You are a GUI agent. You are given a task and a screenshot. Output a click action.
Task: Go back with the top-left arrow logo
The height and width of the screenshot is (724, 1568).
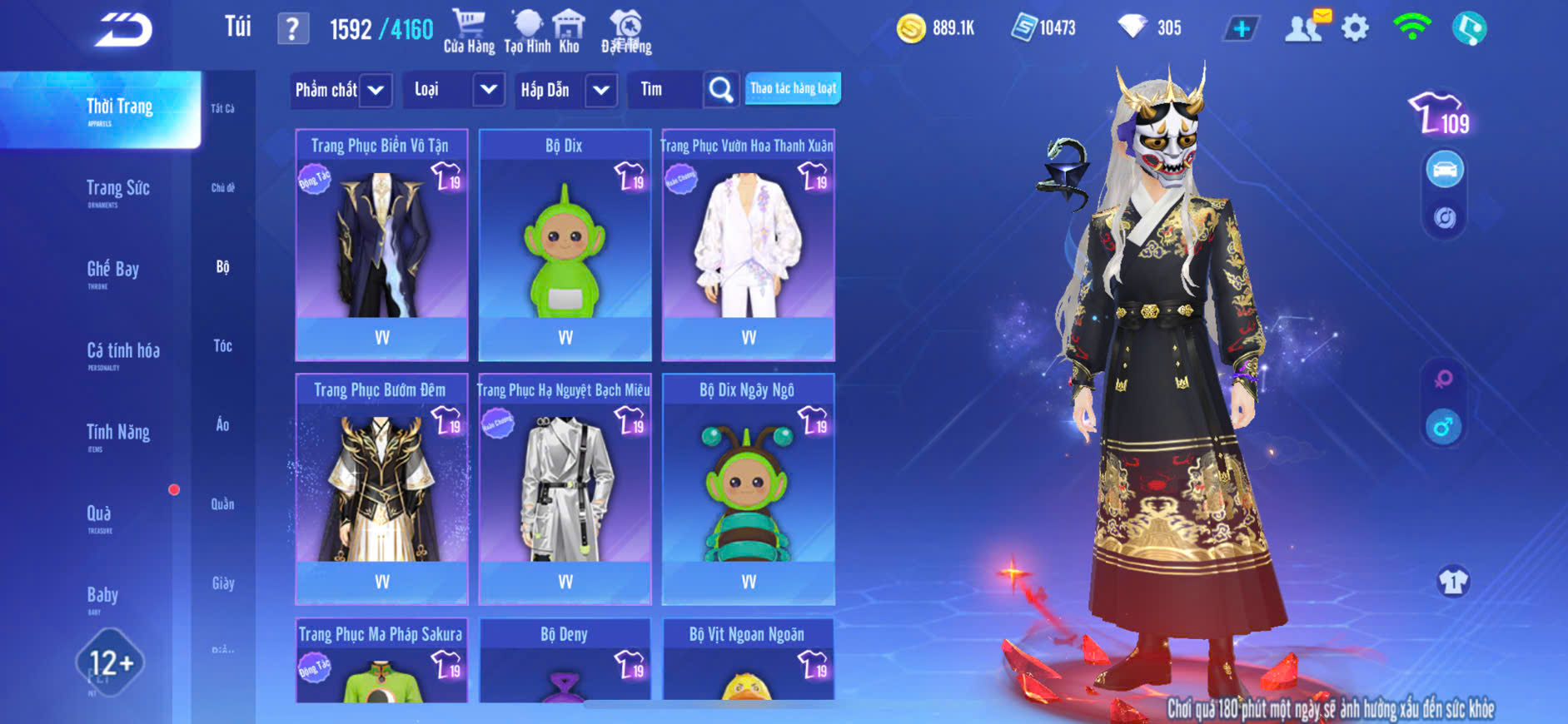click(x=123, y=30)
